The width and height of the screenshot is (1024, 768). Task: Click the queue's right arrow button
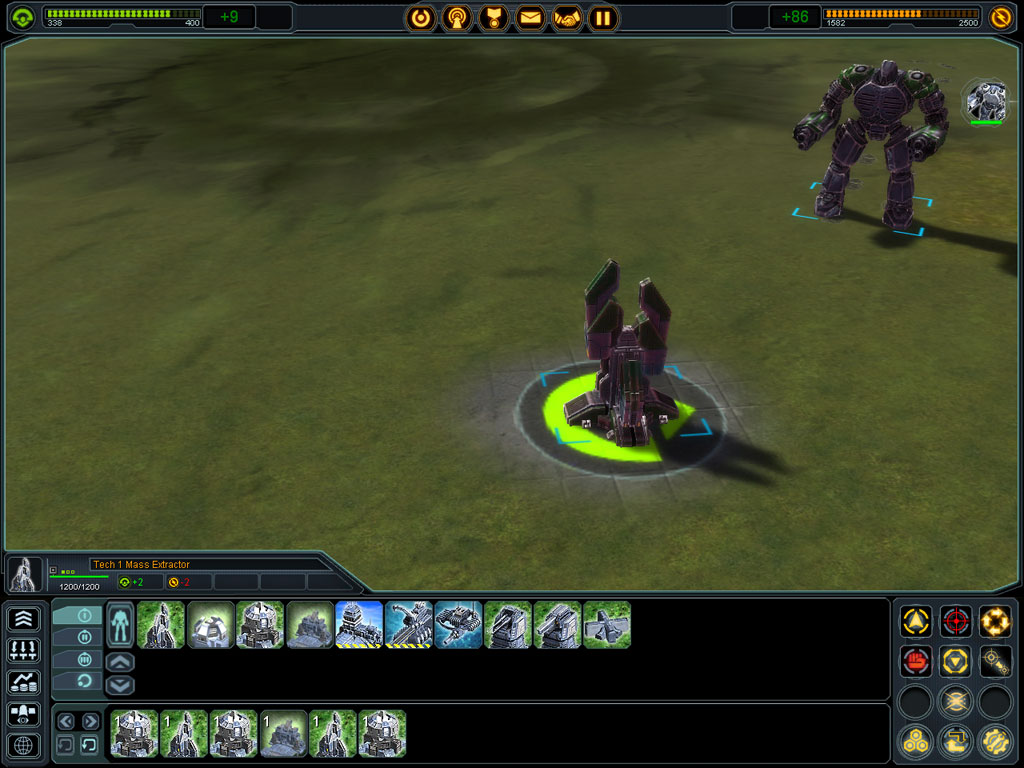(x=90, y=721)
